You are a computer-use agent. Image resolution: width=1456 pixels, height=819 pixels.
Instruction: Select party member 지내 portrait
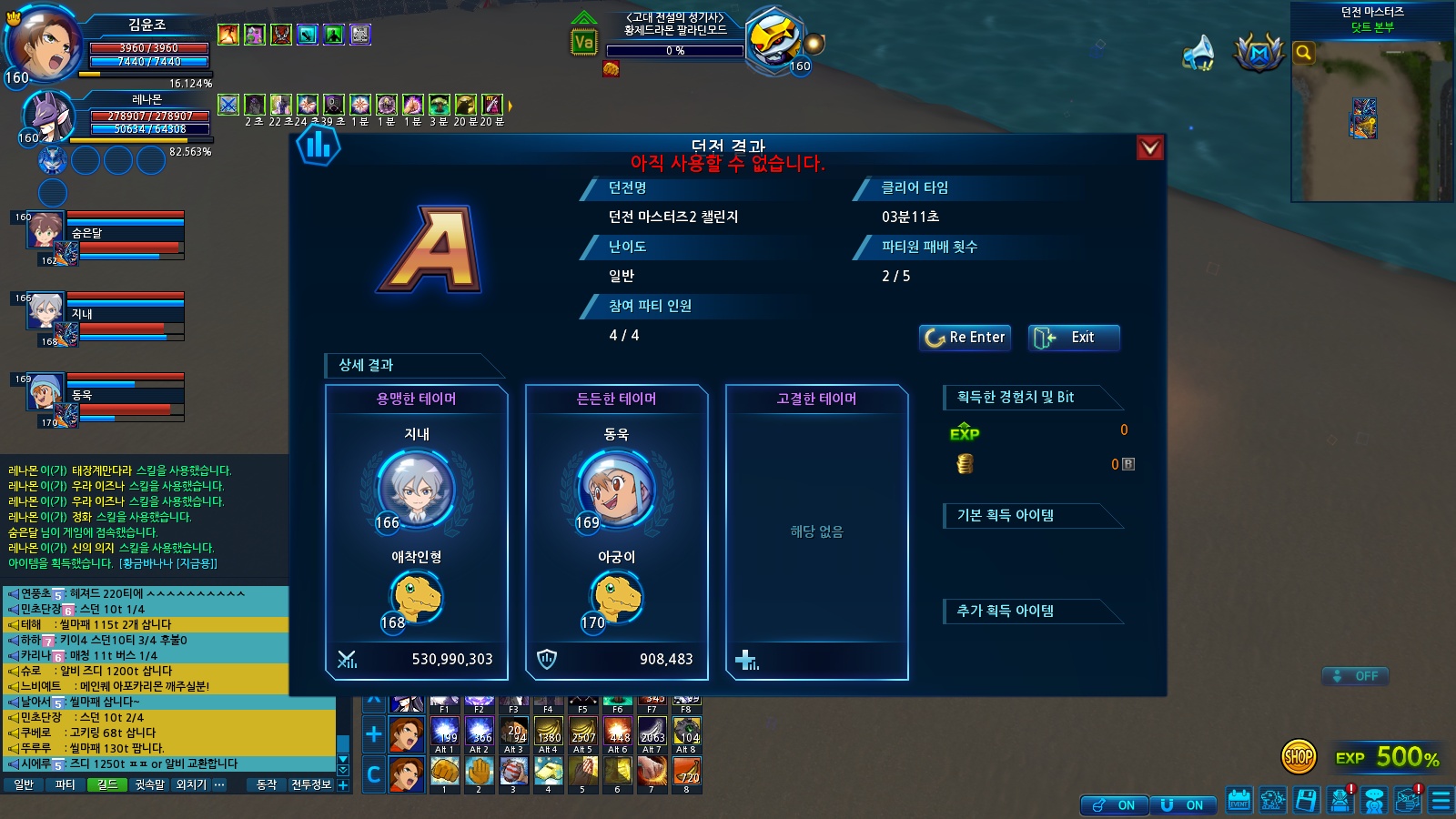pos(45,311)
